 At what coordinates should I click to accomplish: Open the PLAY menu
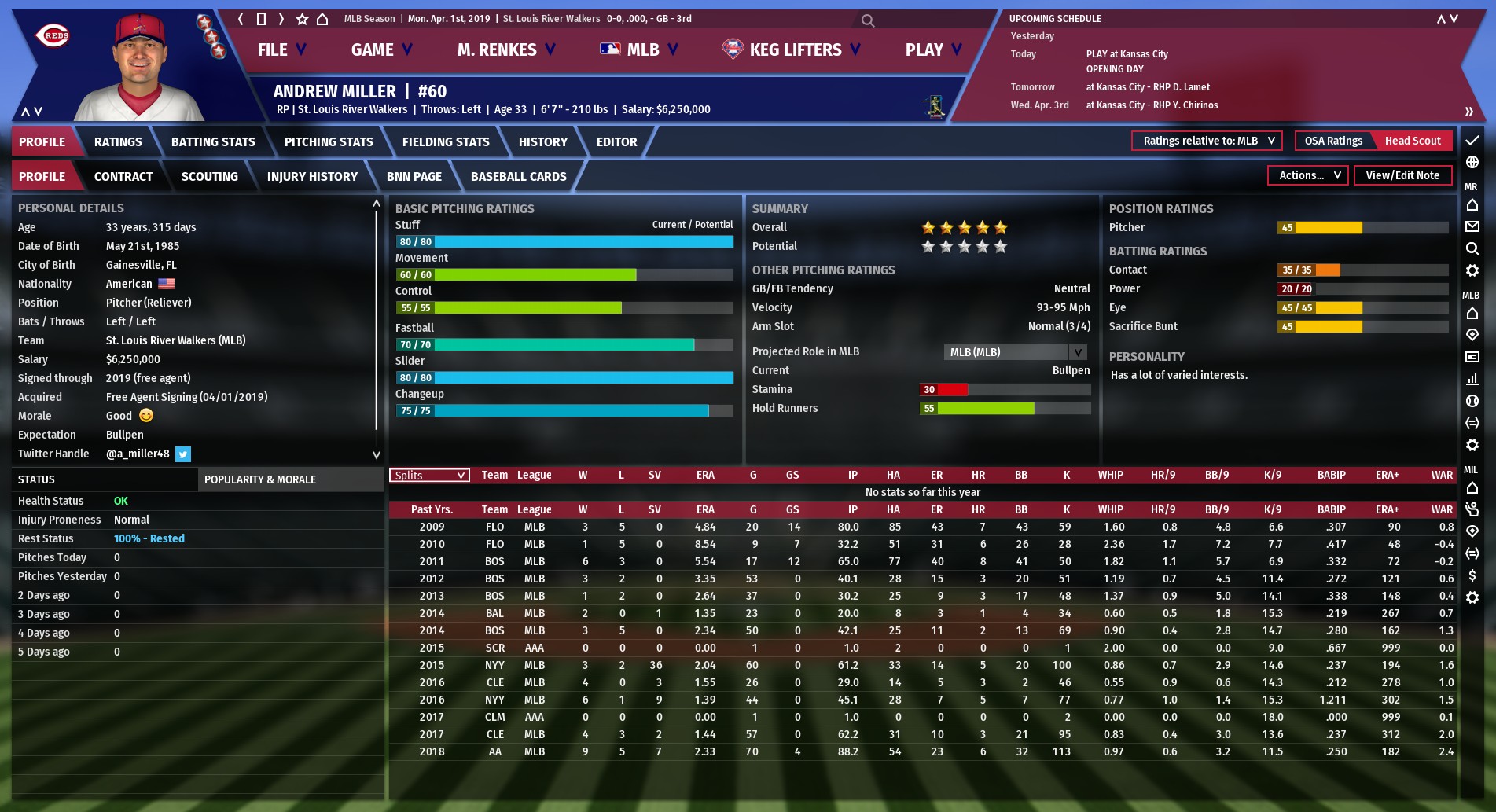[x=932, y=50]
